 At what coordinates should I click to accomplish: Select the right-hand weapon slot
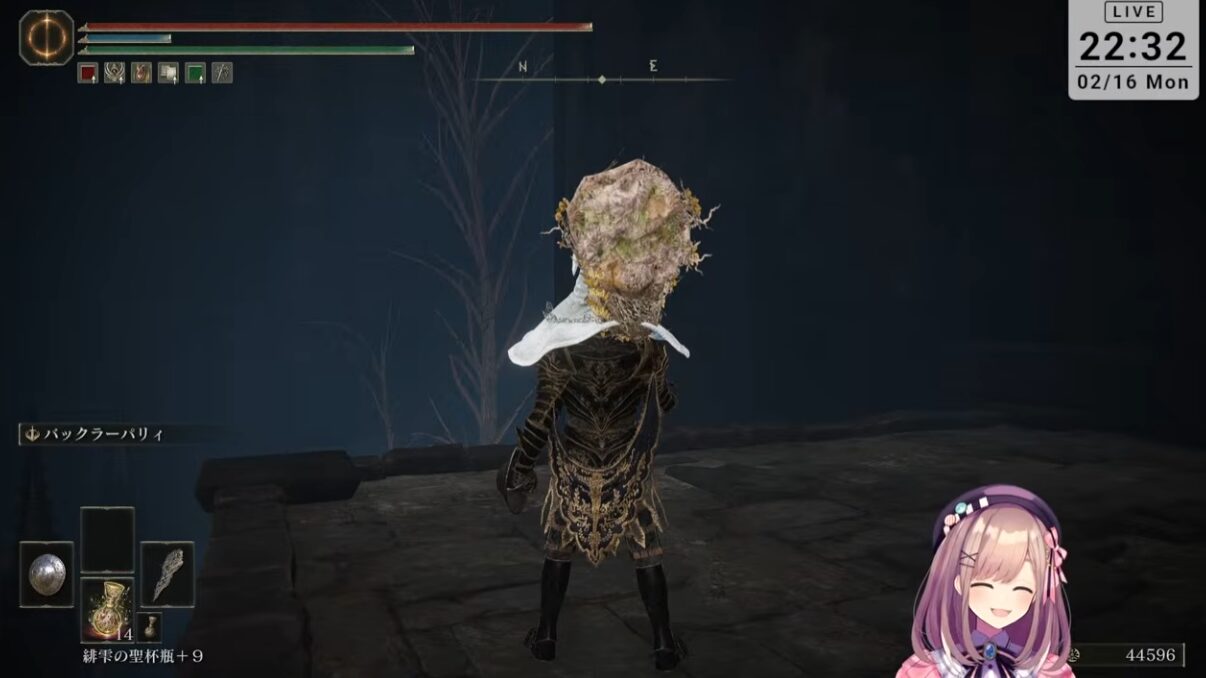pyautogui.click(x=167, y=574)
